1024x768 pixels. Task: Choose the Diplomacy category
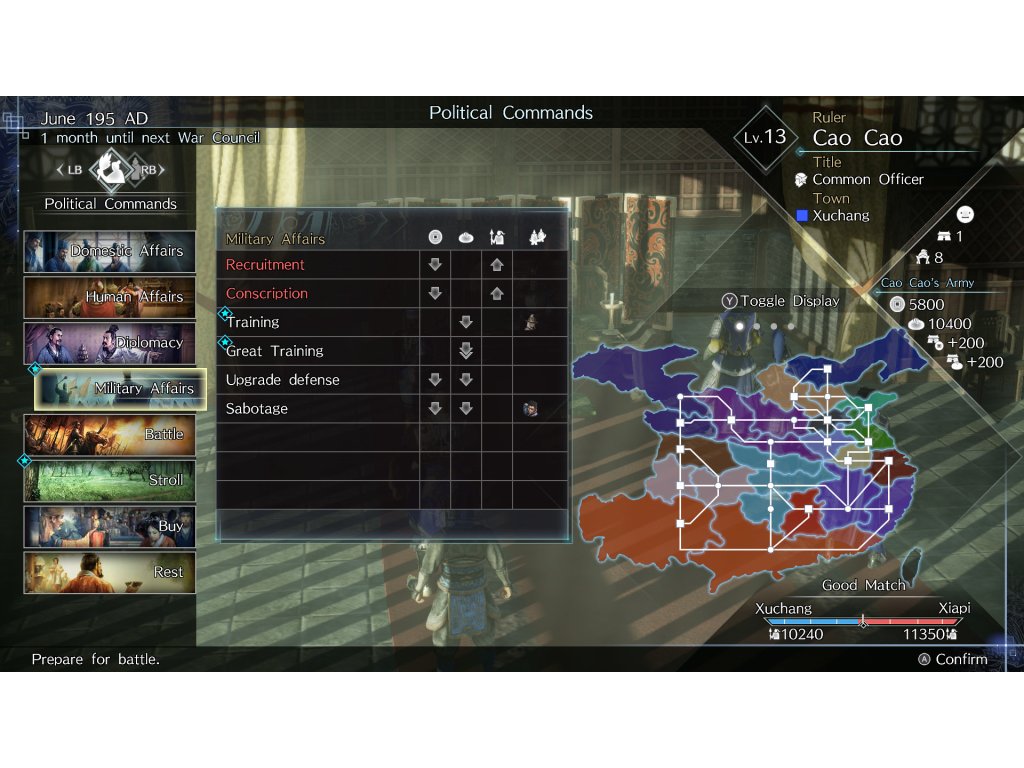click(110, 343)
